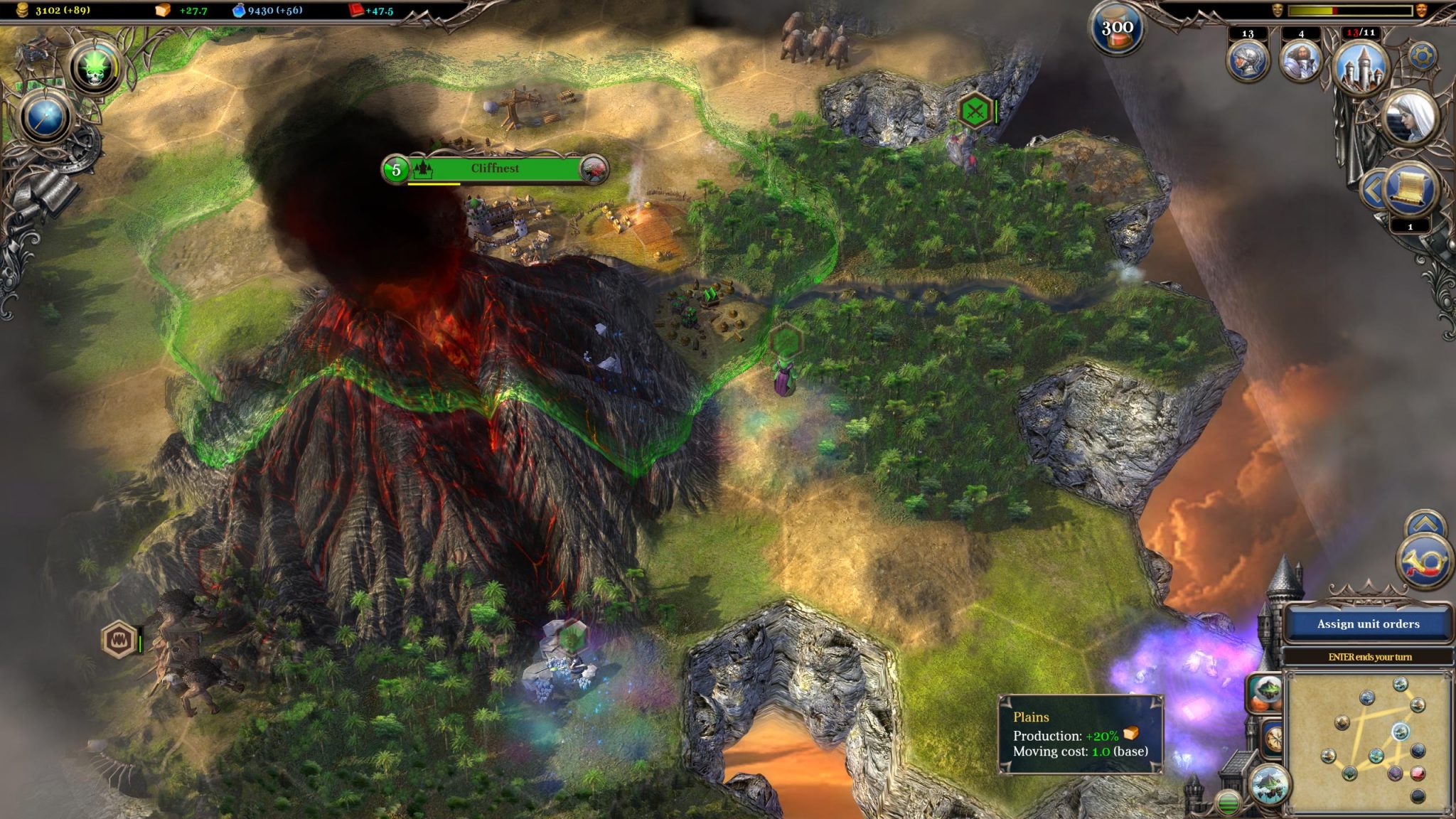Select the highlighted shard on minimap
This screenshot has height=819, width=1456.
pos(1400,731)
